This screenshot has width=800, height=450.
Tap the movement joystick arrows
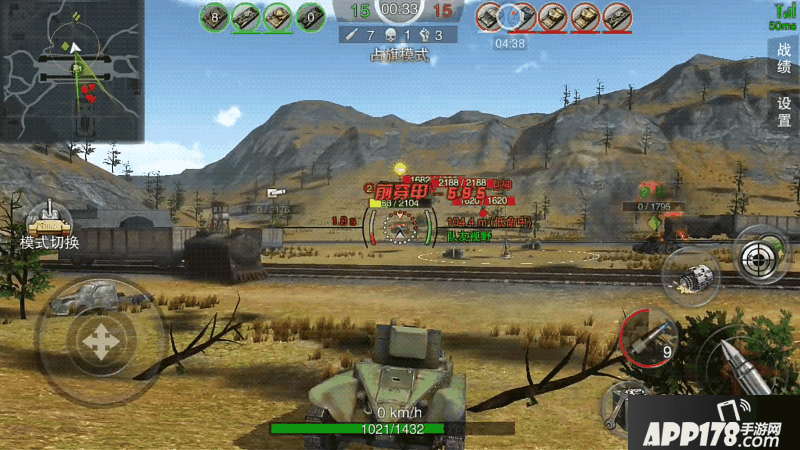click(100, 341)
